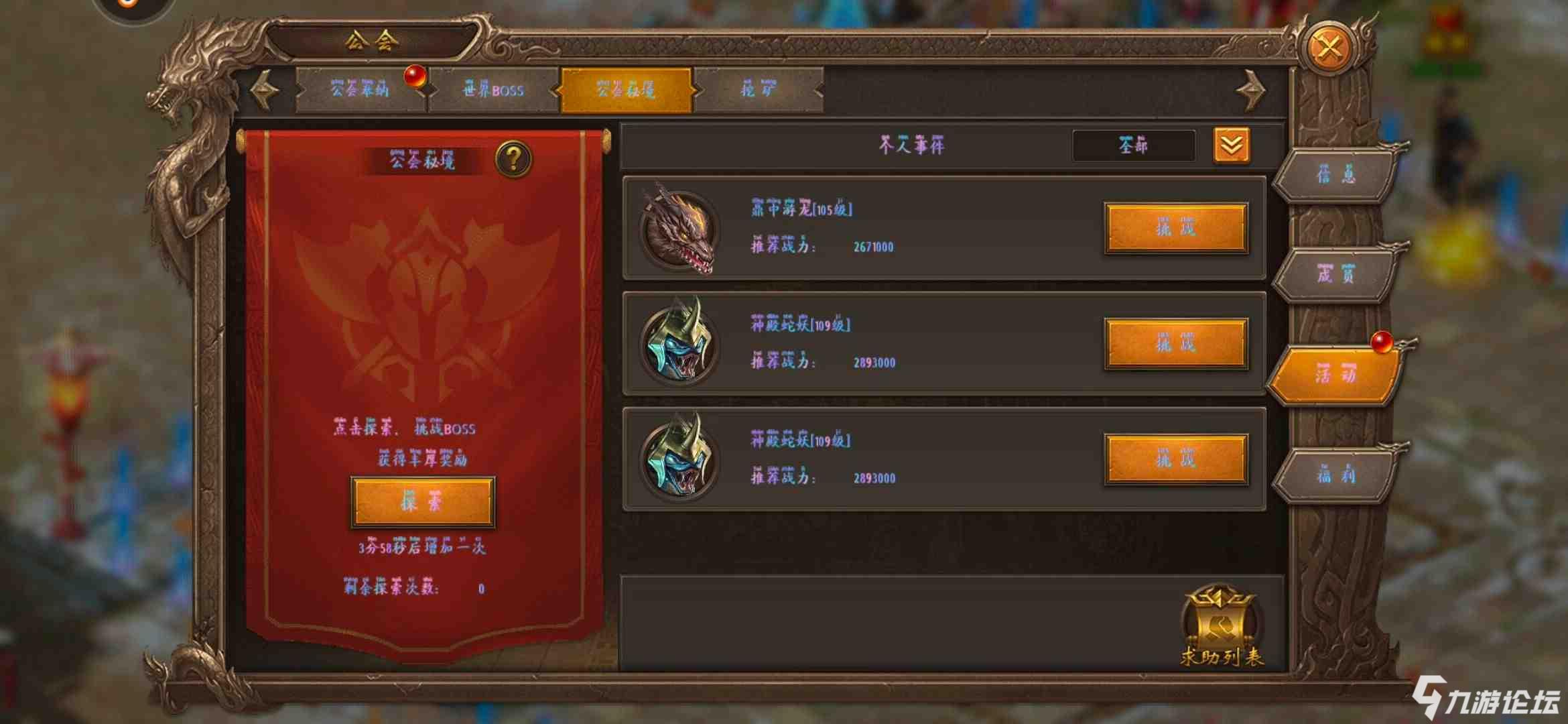Open the 全部 event filter dropdown
This screenshot has height=724, width=1568.
pyautogui.click(x=1134, y=145)
